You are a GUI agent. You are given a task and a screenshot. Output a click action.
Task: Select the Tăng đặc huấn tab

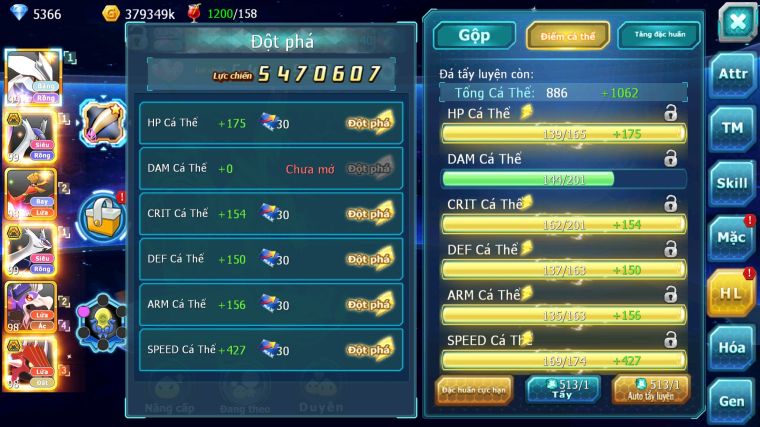[659, 35]
